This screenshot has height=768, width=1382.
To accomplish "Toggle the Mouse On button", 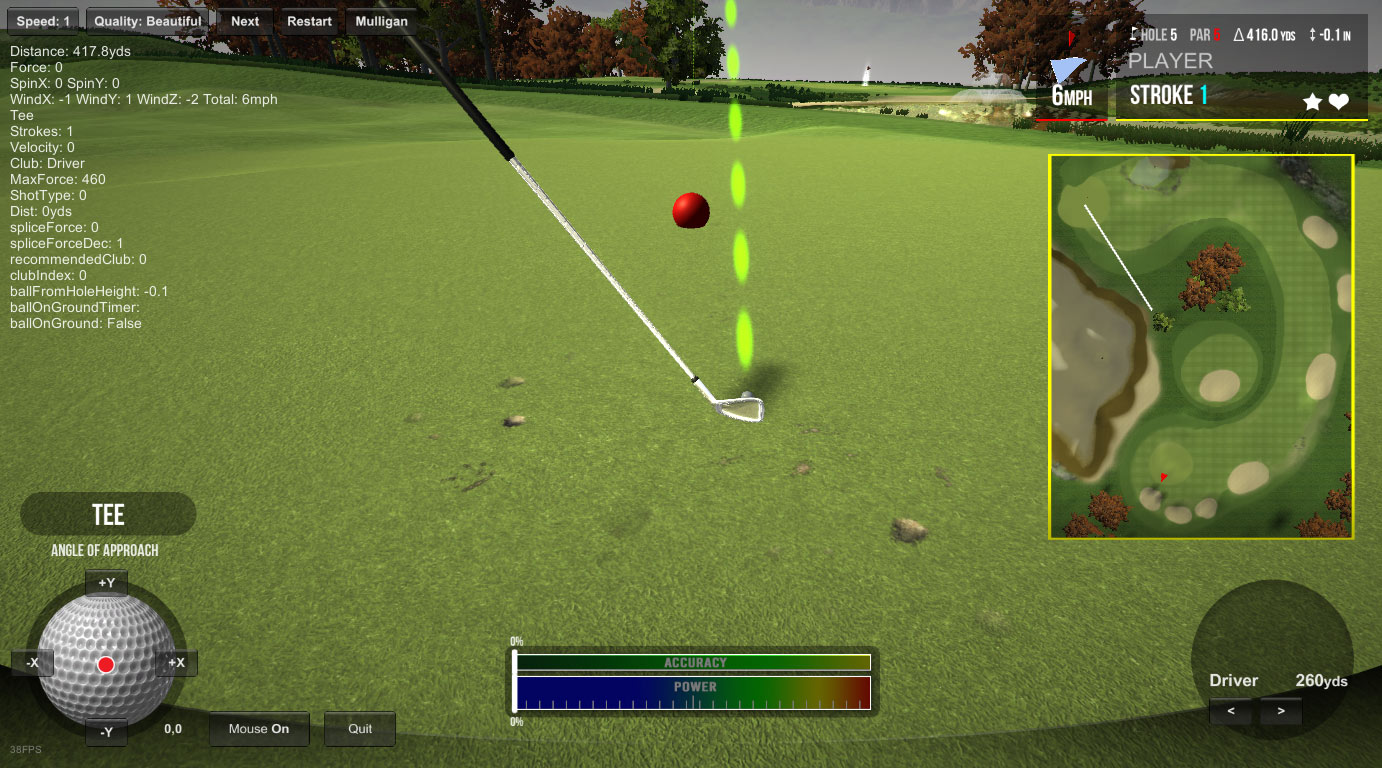I will tap(259, 729).
